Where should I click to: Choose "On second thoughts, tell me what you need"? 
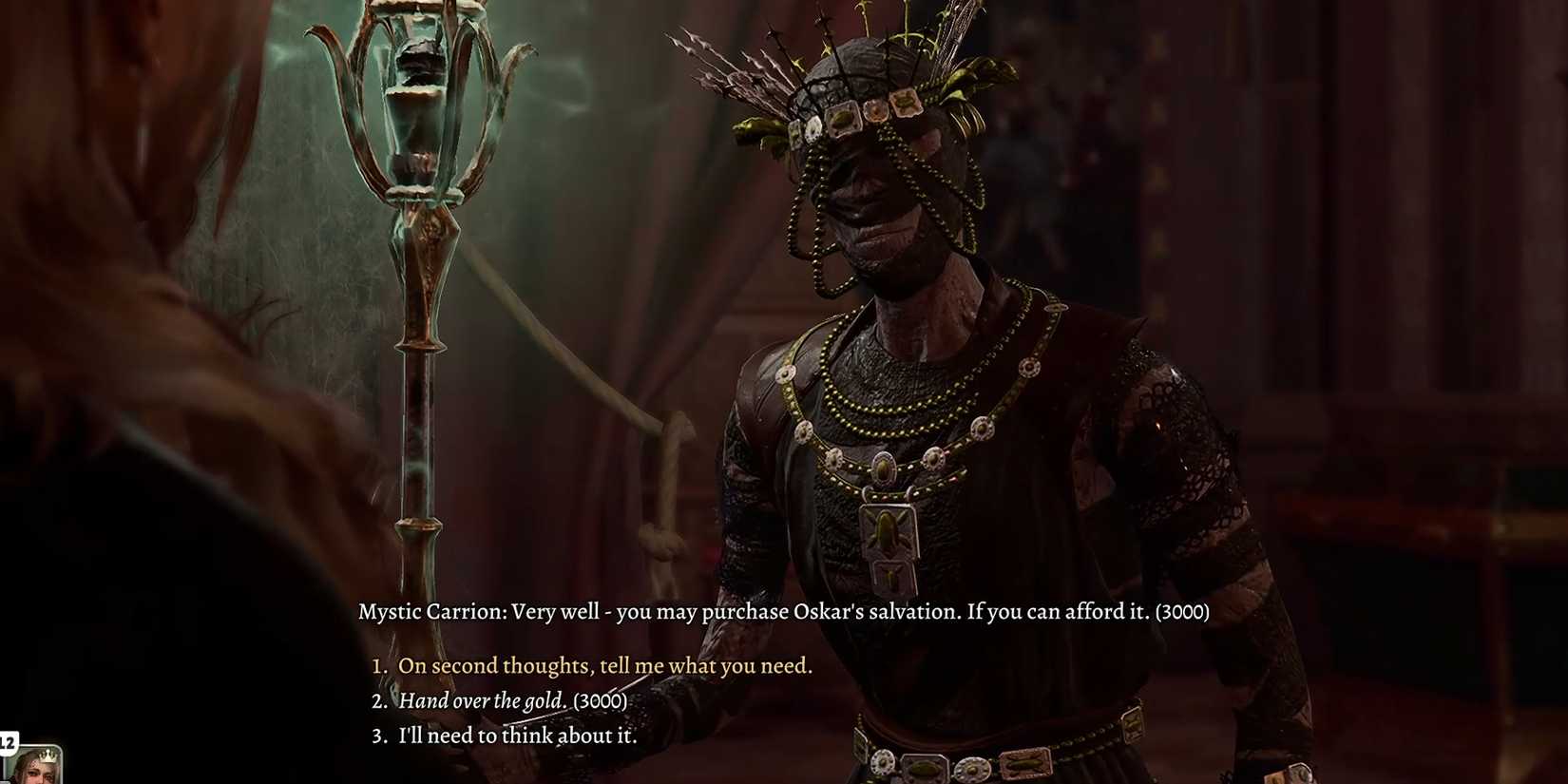[605, 665]
